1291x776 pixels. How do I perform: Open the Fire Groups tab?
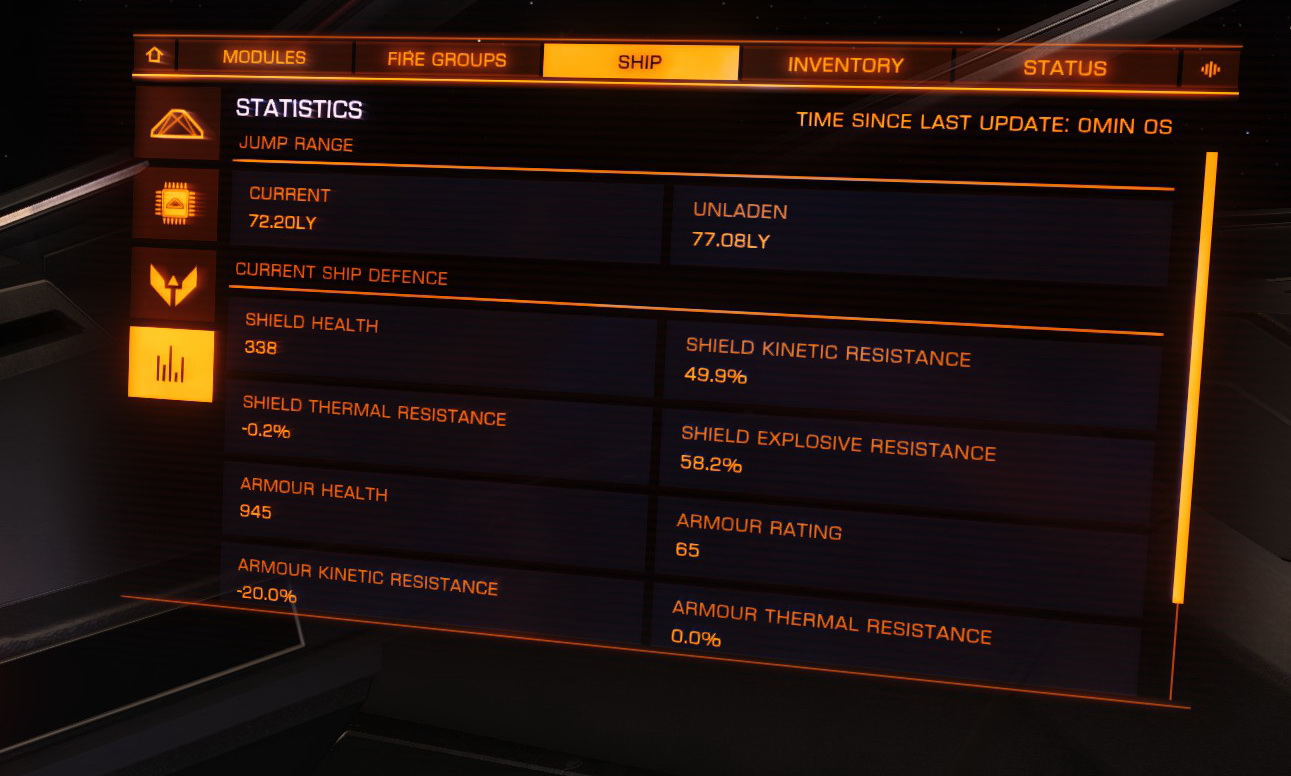click(x=447, y=60)
